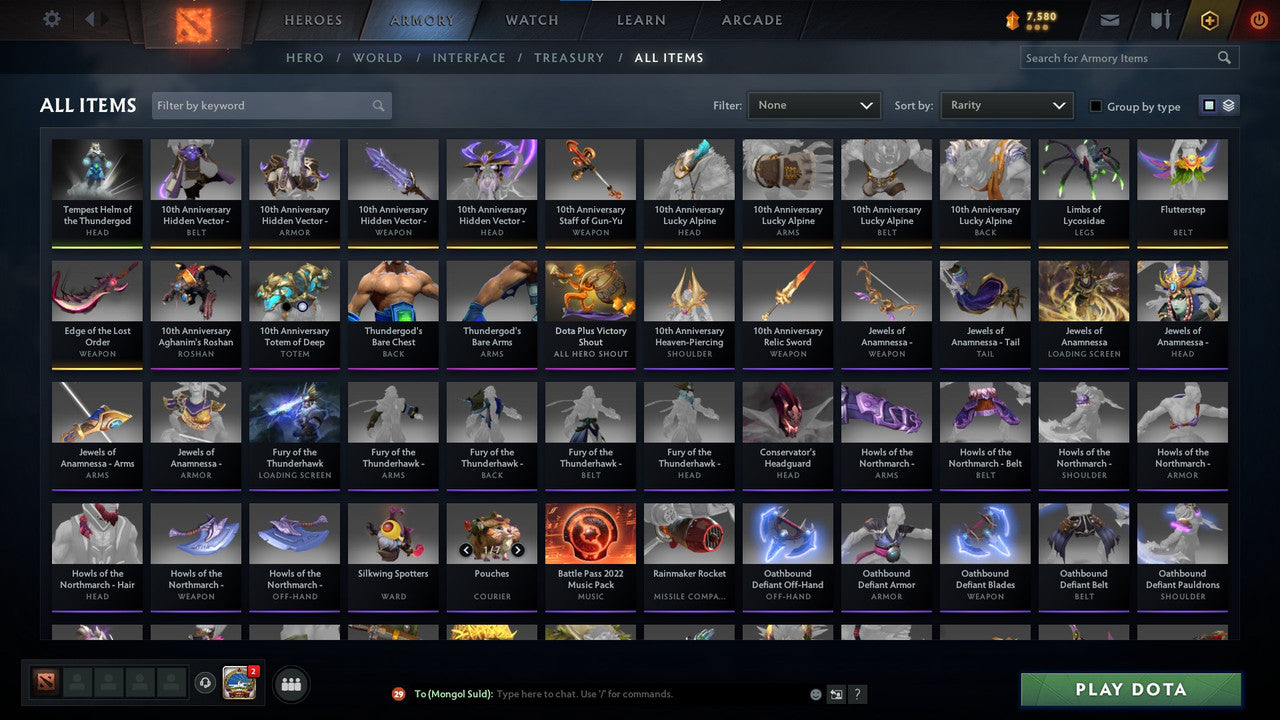The width and height of the screenshot is (1280, 720).
Task: Open Dota Plus subscription hexagon icon
Action: (x=1209, y=19)
